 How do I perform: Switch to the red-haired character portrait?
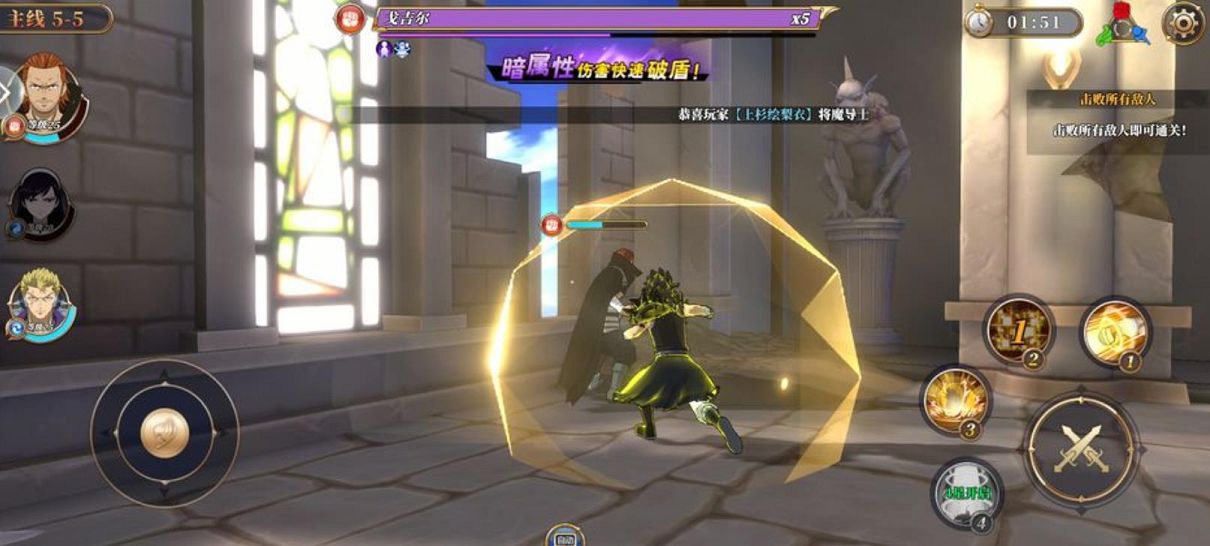(x=42, y=95)
